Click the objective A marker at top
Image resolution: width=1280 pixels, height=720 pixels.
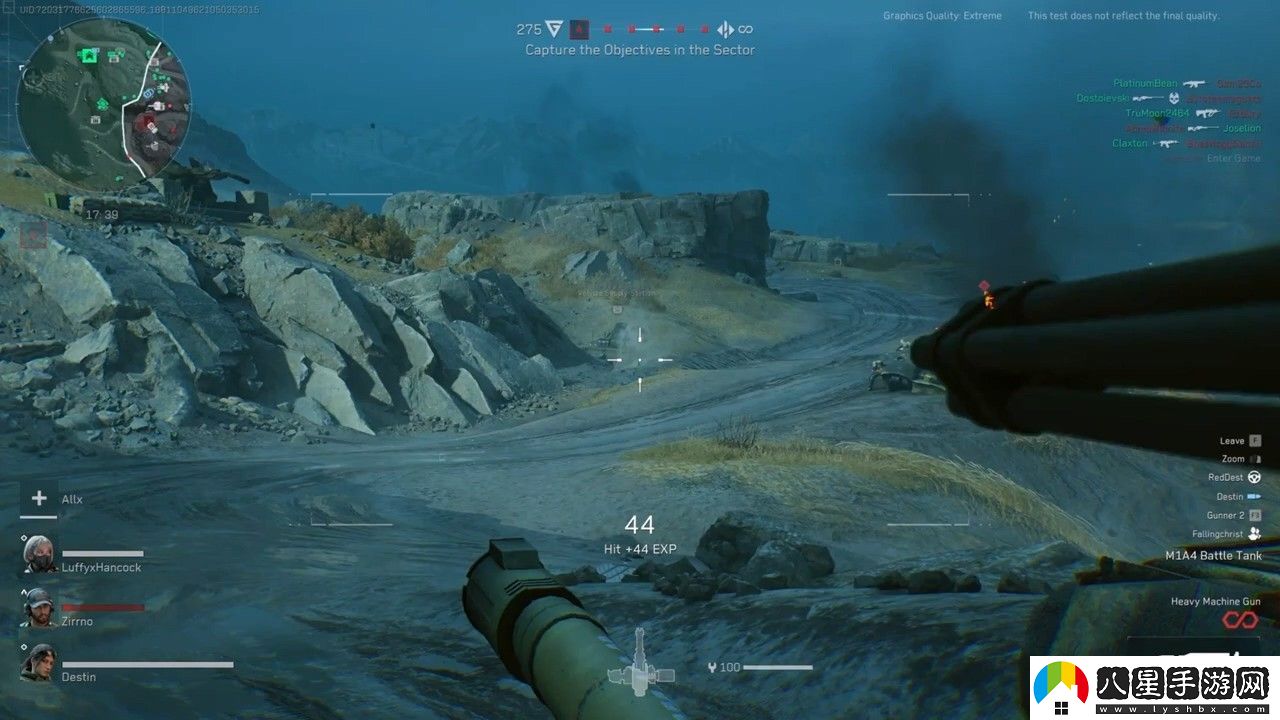579,30
